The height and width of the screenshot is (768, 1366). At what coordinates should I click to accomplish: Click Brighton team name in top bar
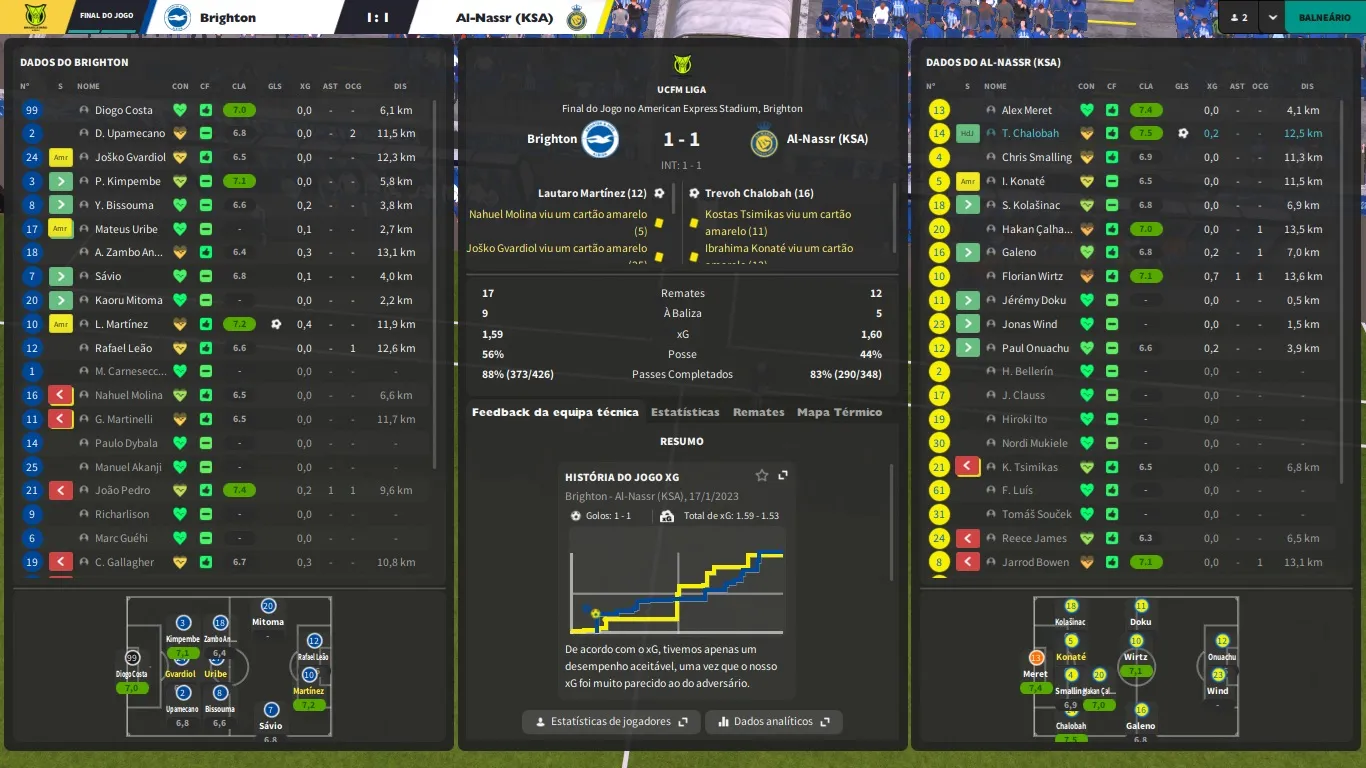227,17
